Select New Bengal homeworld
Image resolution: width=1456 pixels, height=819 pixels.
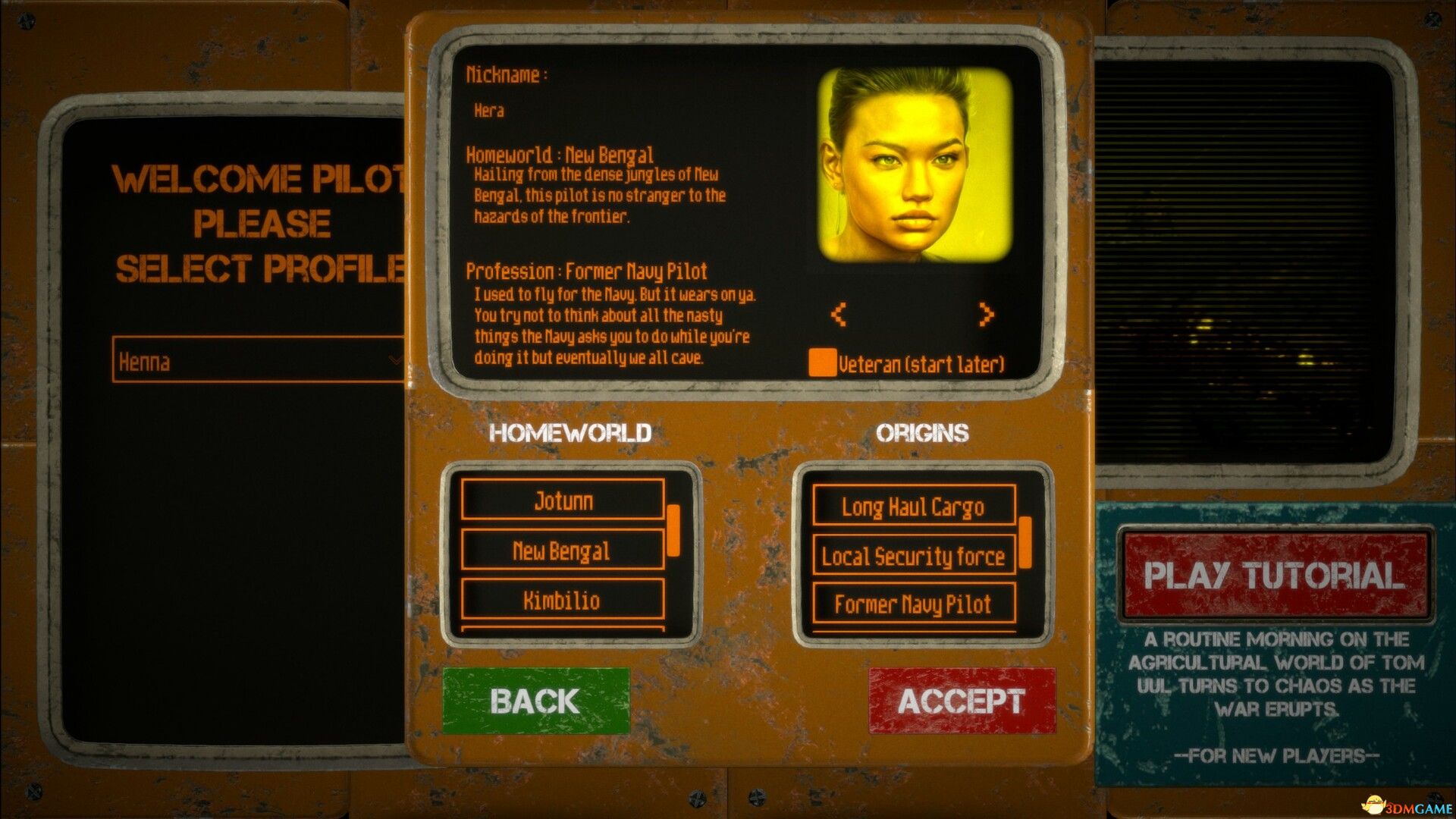[x=562, y=551]
